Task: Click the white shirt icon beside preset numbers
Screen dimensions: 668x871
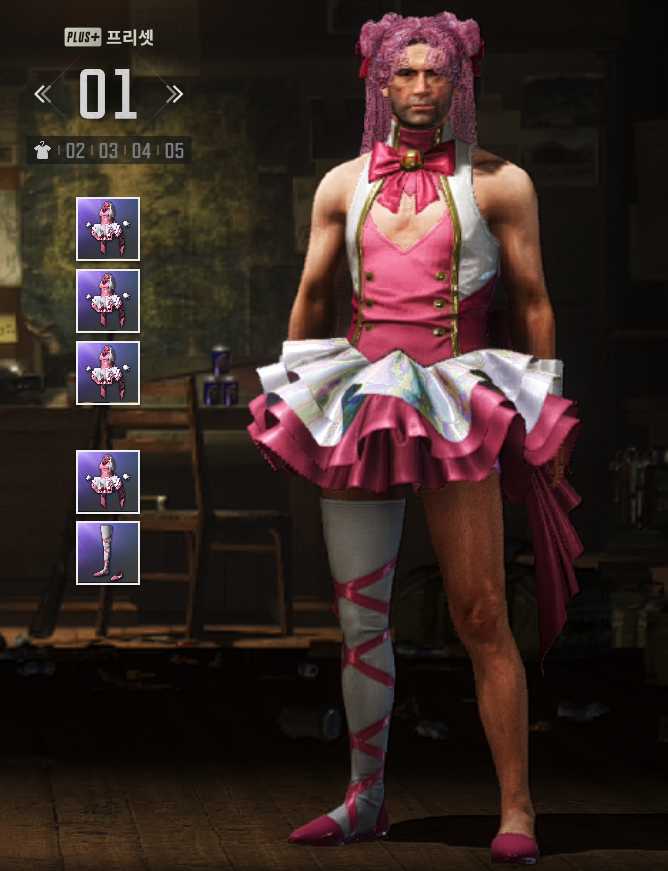Action: [43, 151]
